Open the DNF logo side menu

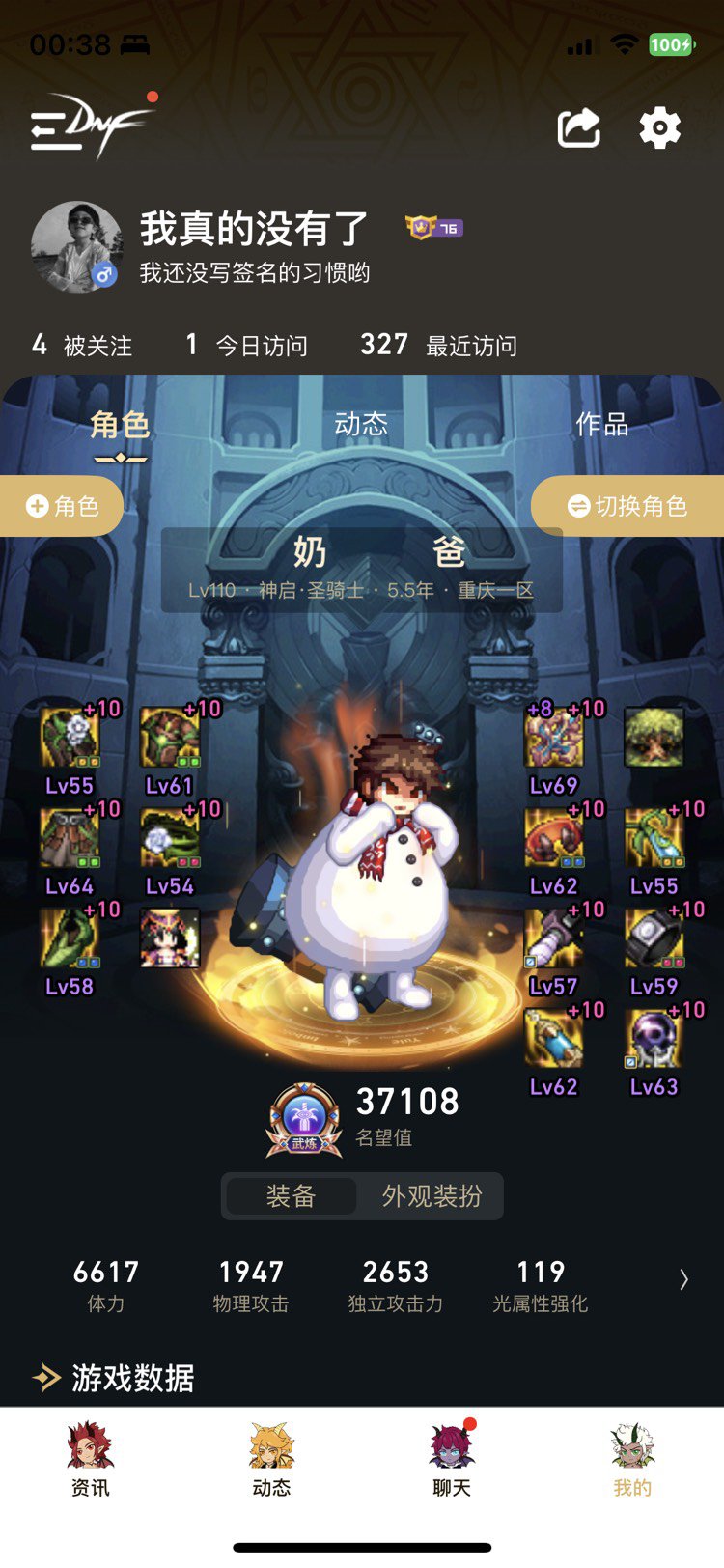pyautogui.click(x=89, y=126)
